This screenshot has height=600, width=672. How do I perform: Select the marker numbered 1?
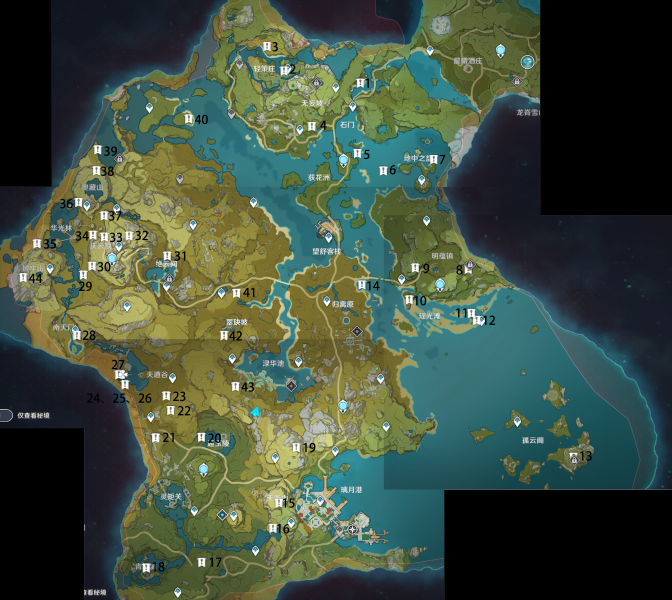click(x=359, y=82)
